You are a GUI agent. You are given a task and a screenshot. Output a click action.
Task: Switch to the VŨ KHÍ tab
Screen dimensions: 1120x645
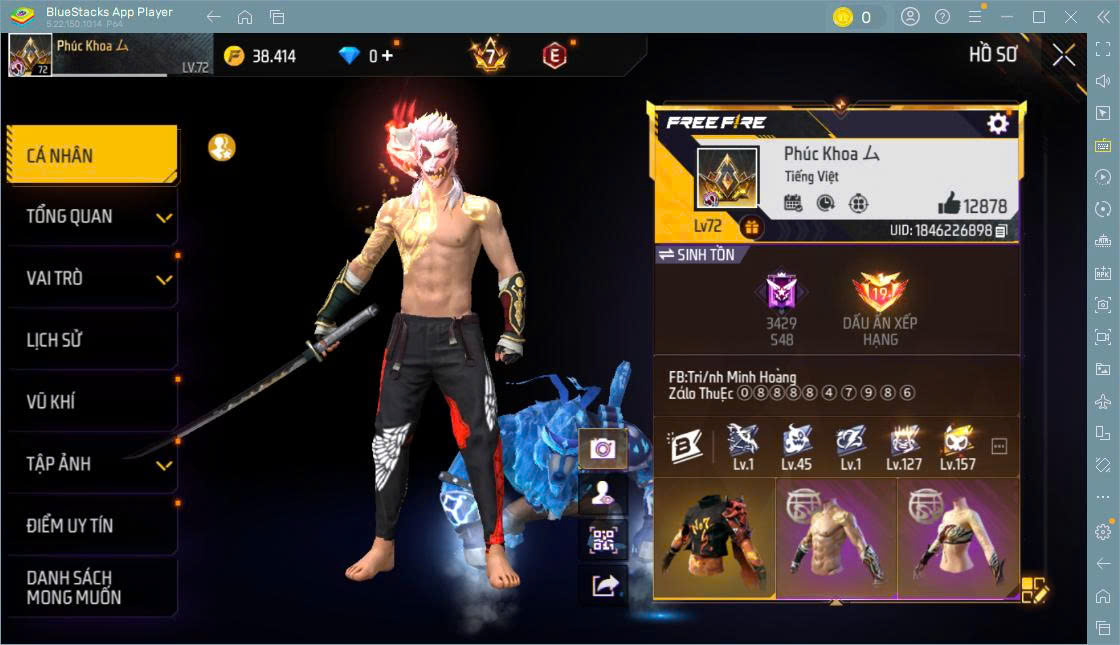pyautogui.click(x=92, y=402)
